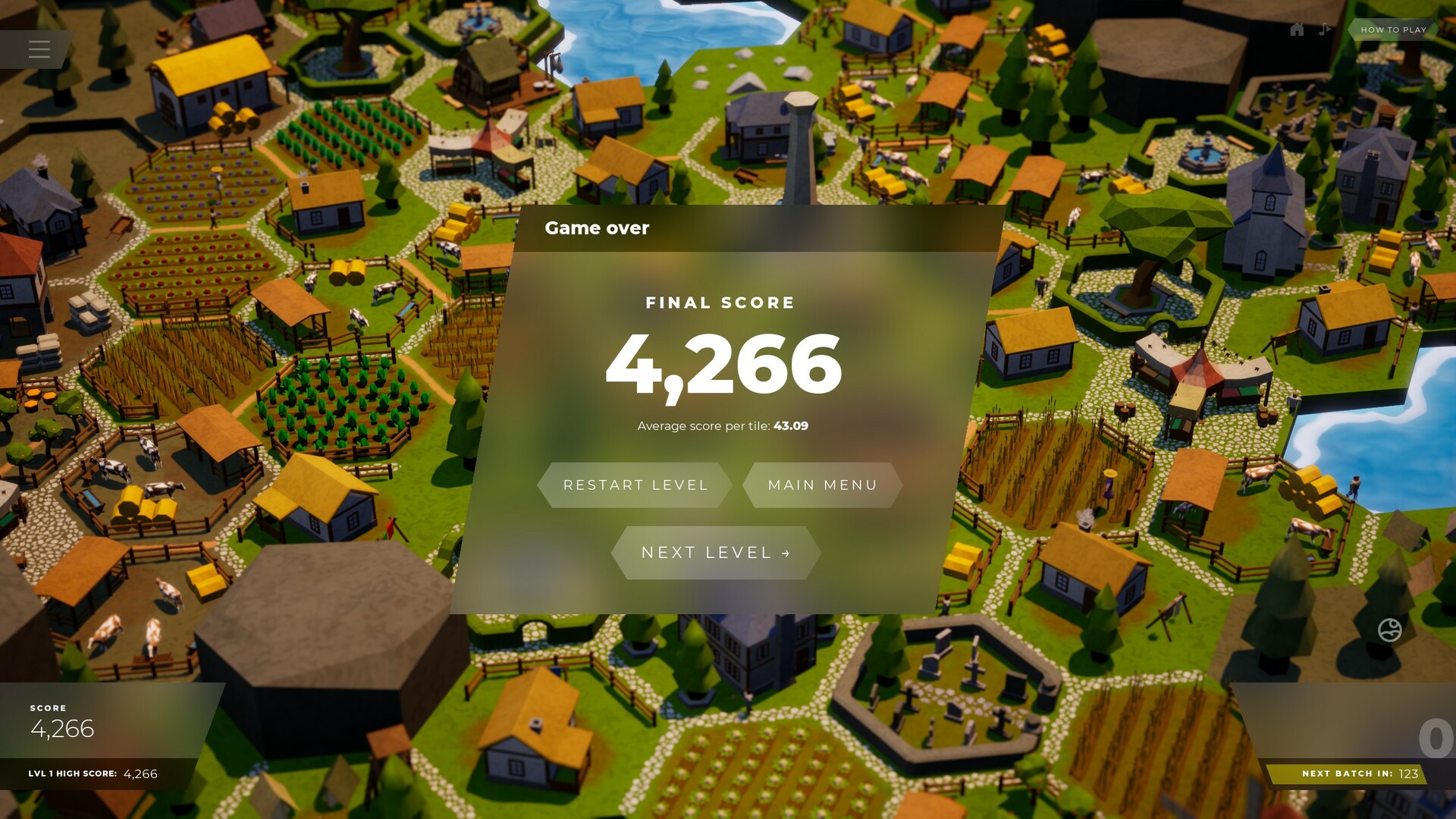Open the hamburger menu in top-left corner
The image size is (1456, 819).
click(x=39, y=49)
